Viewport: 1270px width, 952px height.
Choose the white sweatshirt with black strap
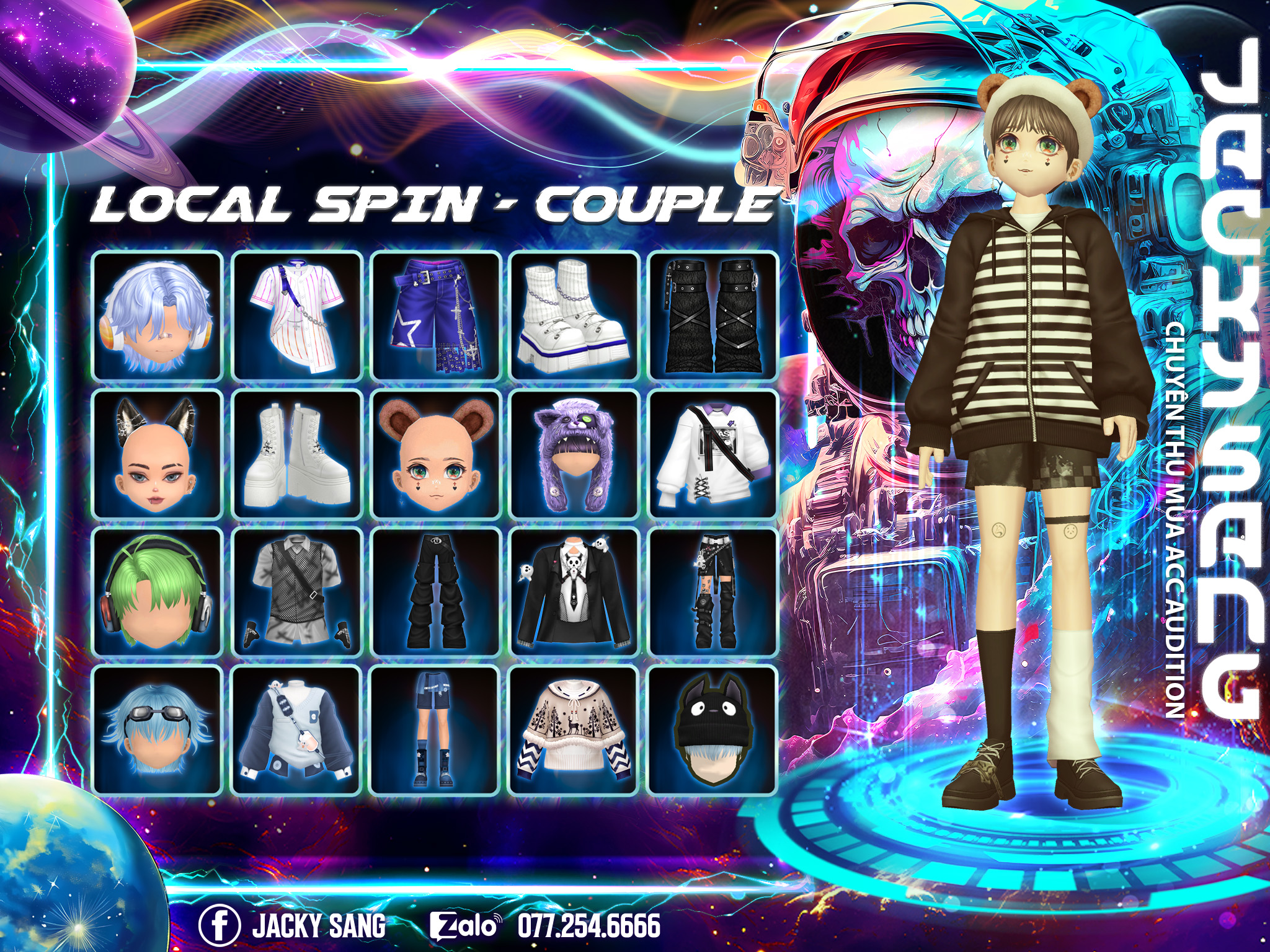click(713, 454)
